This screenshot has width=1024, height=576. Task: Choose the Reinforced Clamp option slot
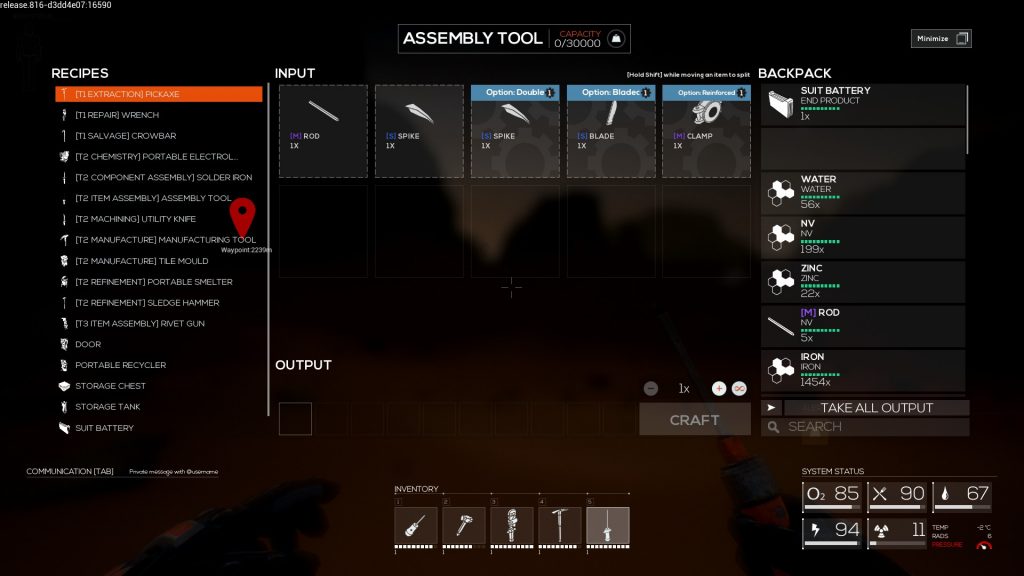pyautogui.click(x=706, y=131)
